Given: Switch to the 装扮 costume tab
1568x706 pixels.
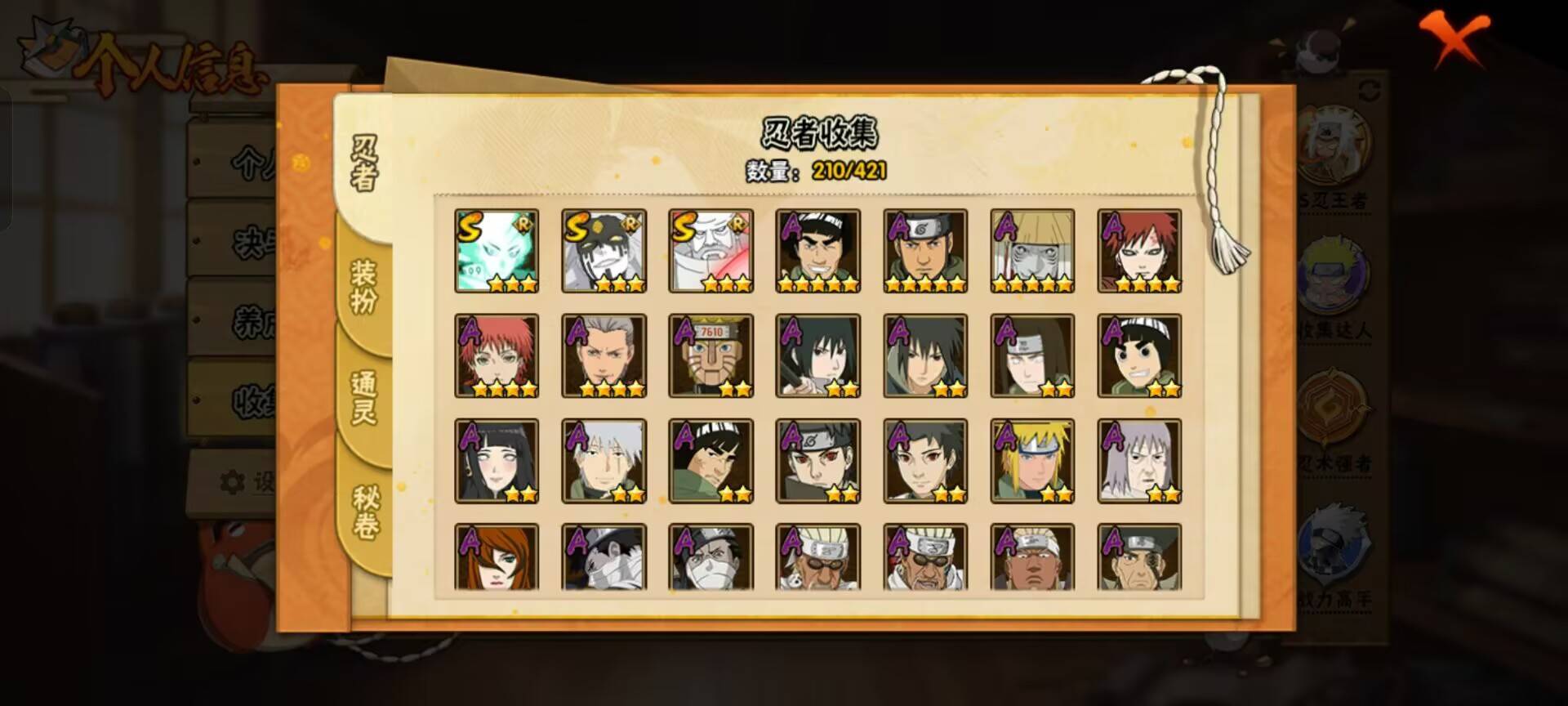Looking at the screenshot, I should (x=363, y=287).
